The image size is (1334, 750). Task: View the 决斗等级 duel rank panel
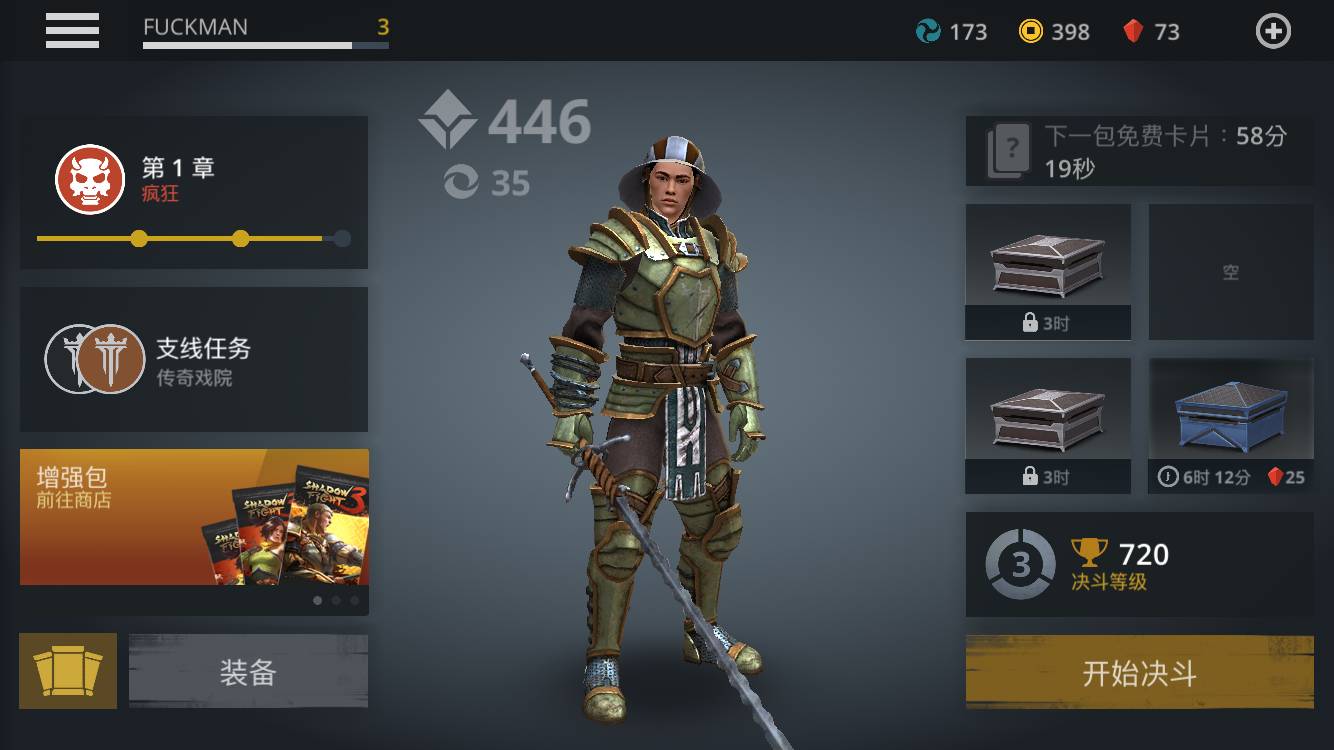coord(1139,565)
